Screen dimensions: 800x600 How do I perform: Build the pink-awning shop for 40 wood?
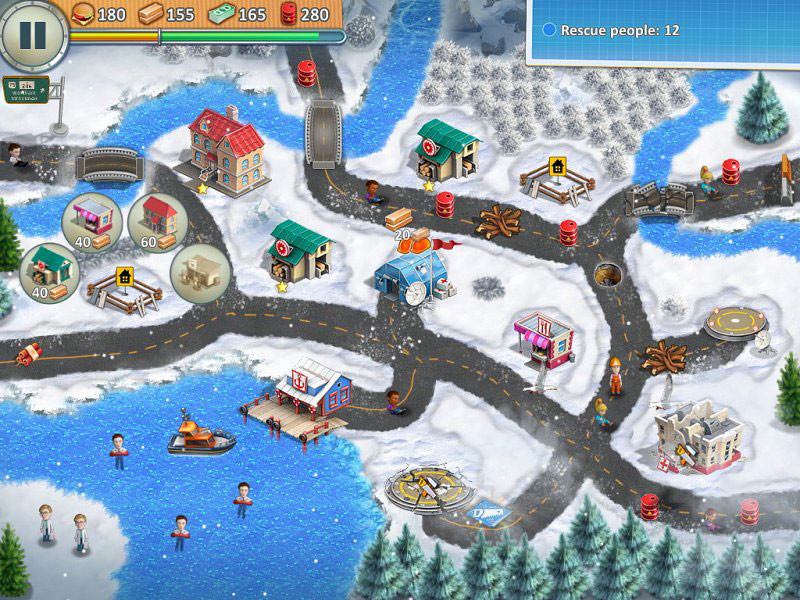point(91,219)
